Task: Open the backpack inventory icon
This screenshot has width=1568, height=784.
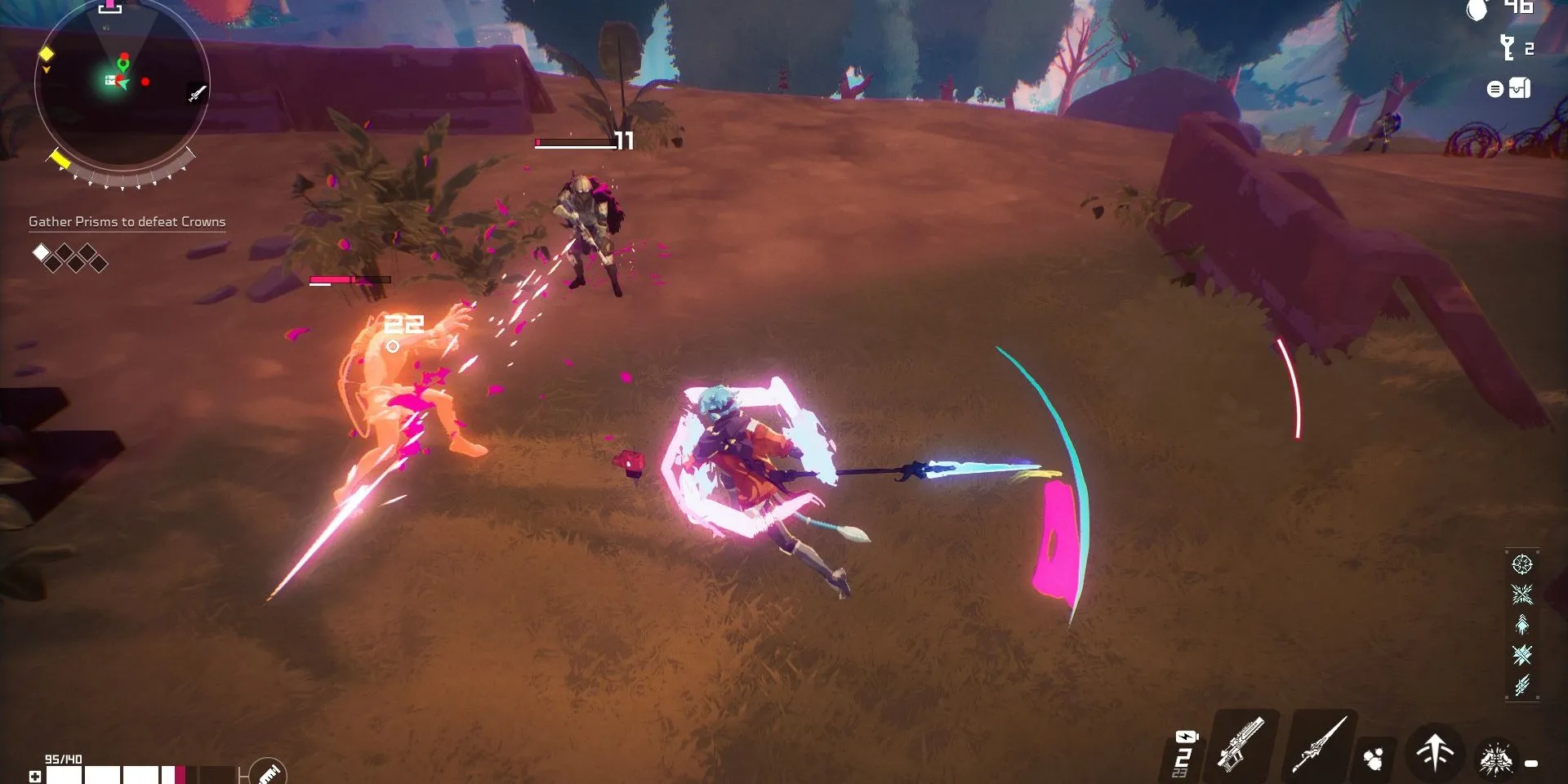Action: 1519,88
